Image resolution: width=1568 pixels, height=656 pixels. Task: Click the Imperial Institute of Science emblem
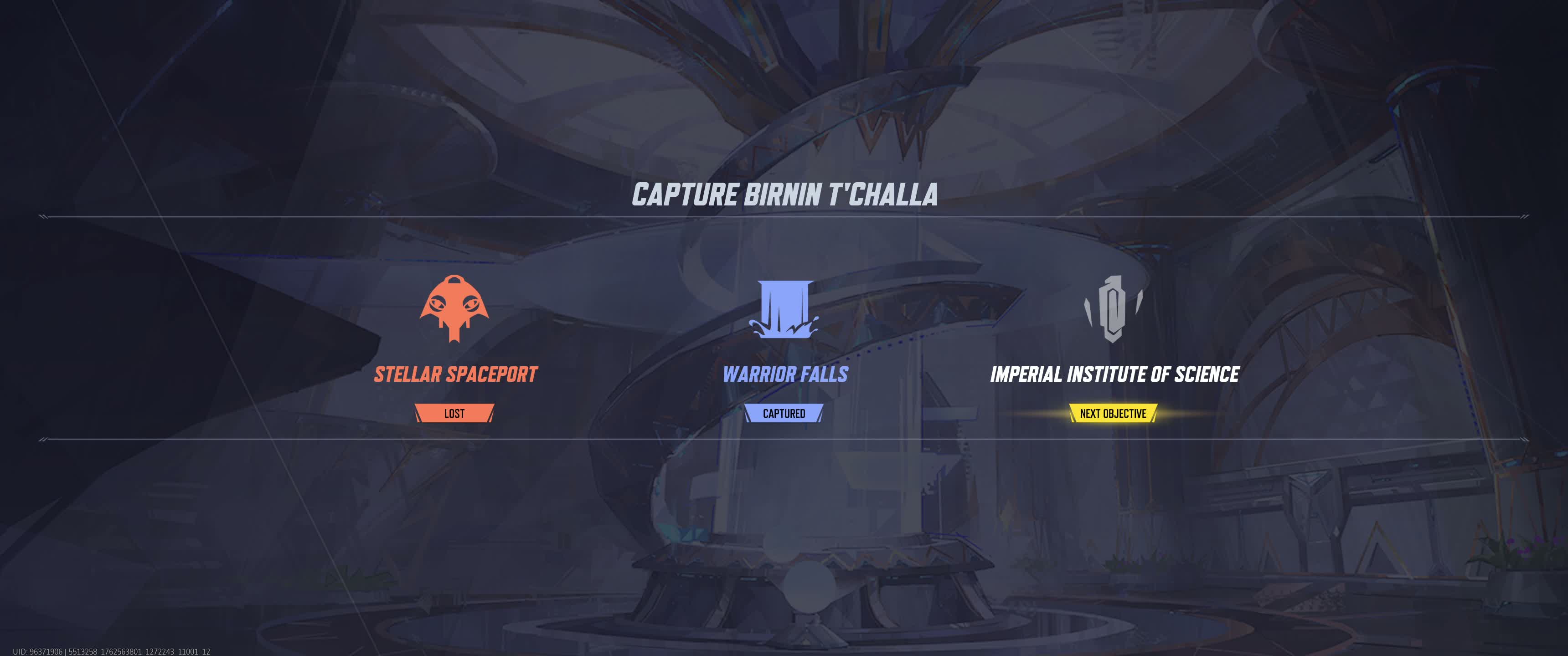(1113, 308)
